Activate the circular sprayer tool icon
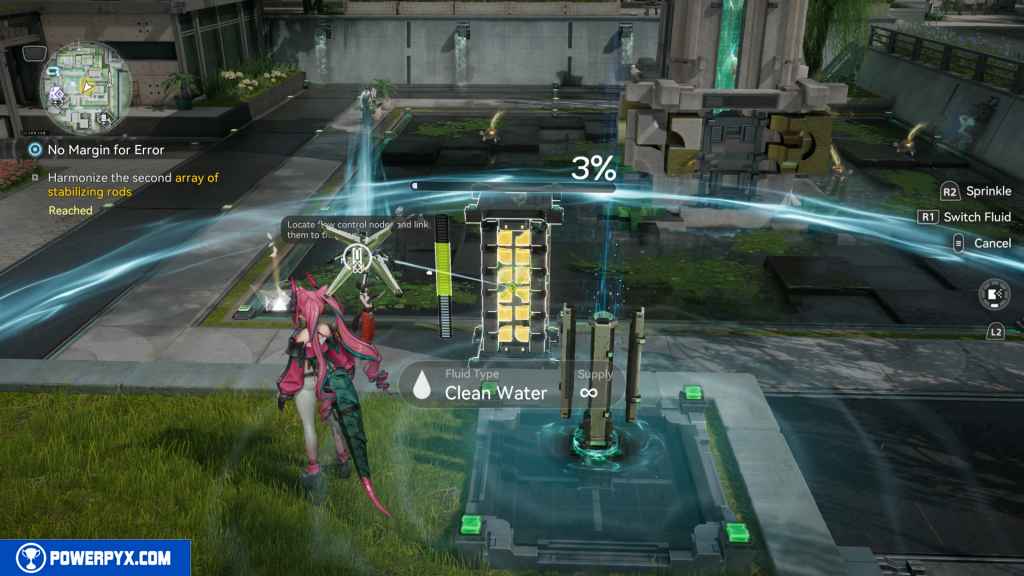 [x=992, y=294]
